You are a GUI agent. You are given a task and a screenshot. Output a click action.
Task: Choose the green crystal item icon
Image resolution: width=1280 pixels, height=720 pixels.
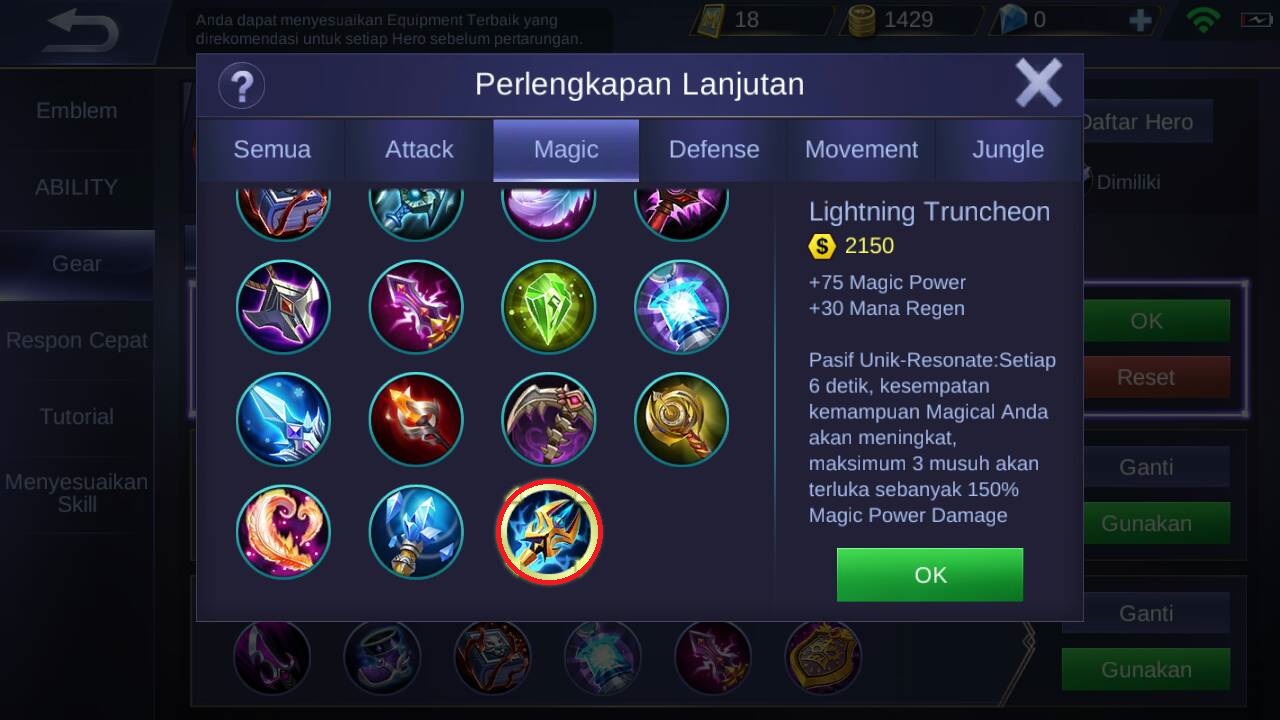pos(549,307)
